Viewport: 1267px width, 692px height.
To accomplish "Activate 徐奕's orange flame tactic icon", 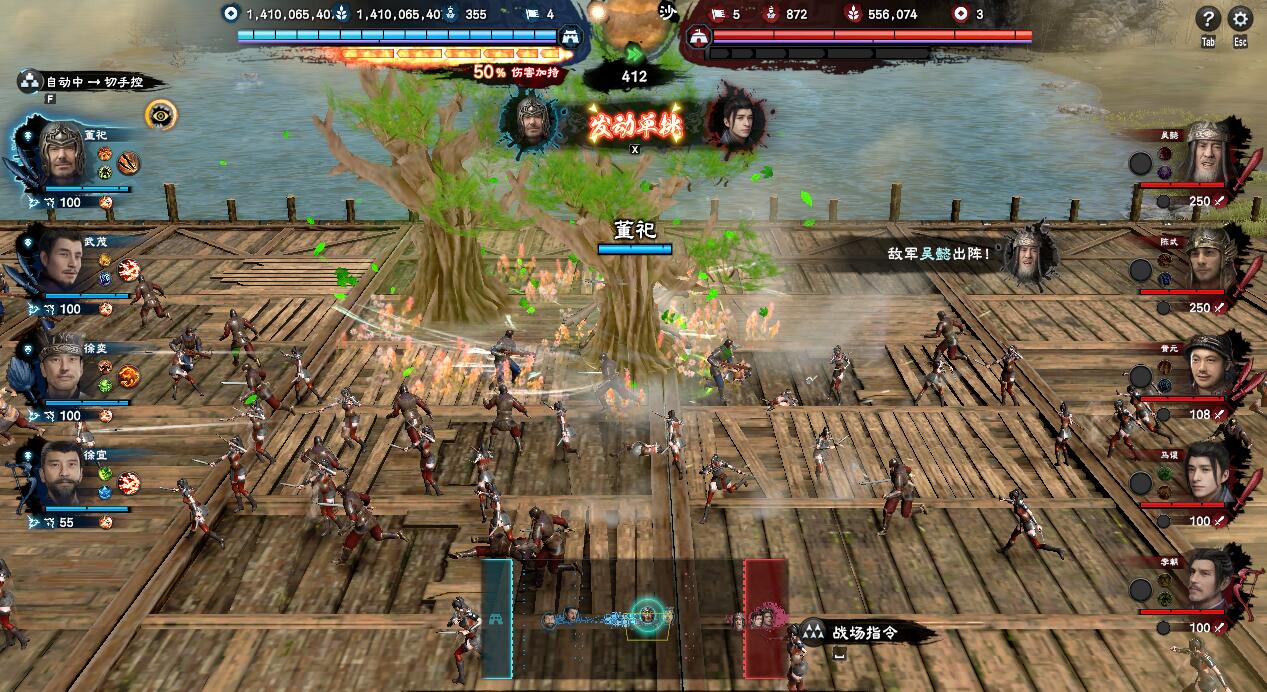I will (128, 376).
